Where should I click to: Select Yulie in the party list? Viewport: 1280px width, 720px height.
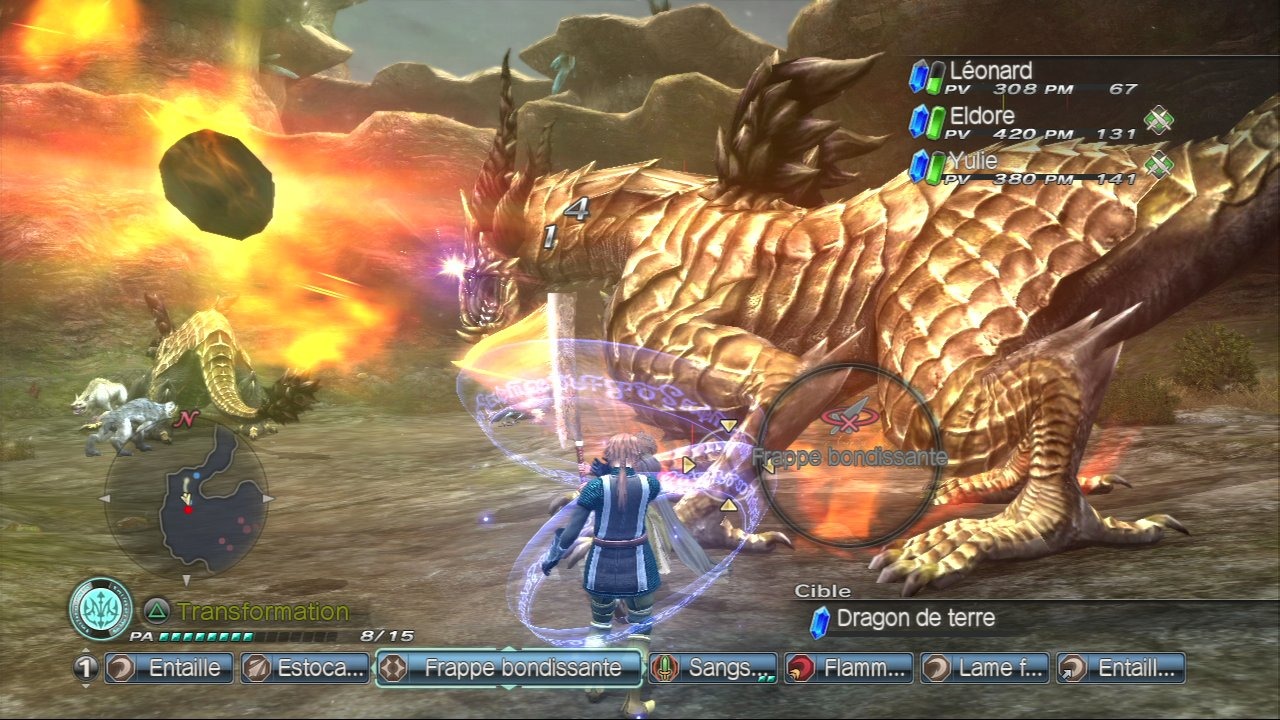pos(976,160)
